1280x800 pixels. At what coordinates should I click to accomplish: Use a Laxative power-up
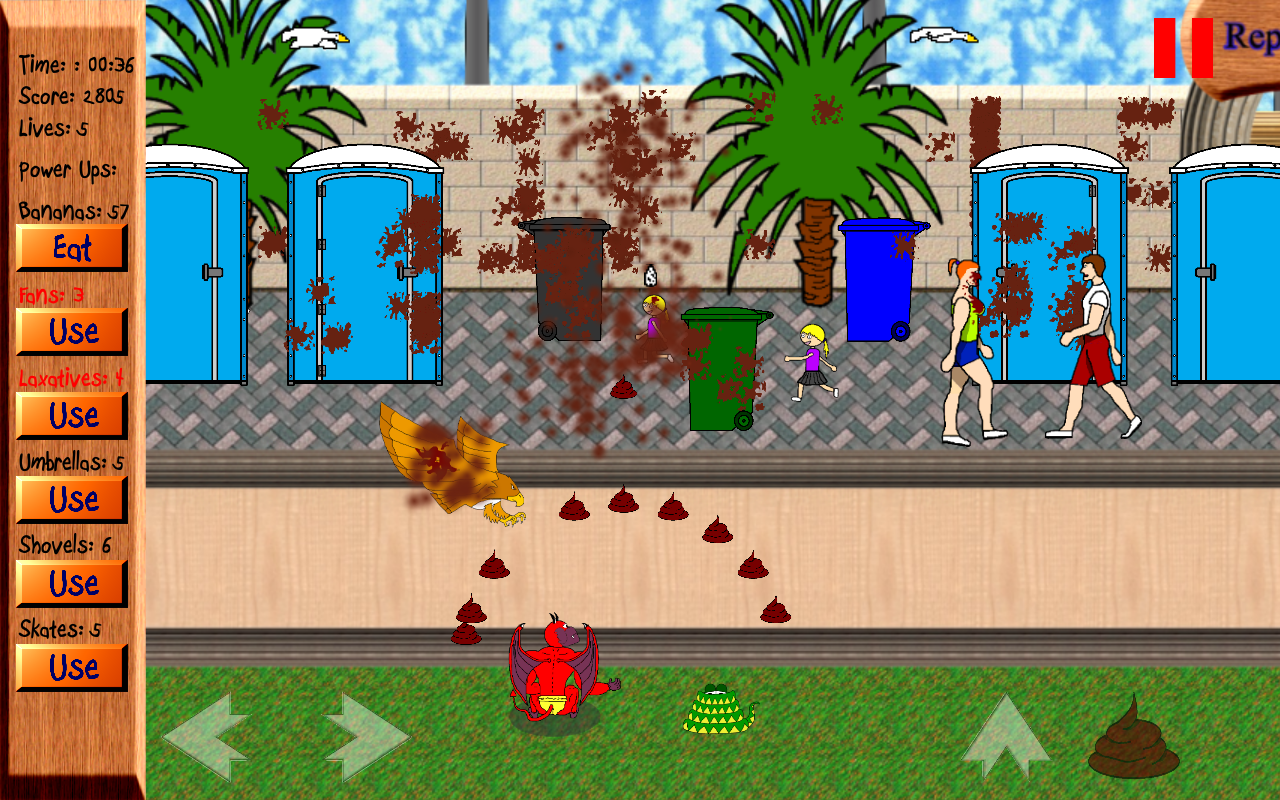click(x=71, y=415)
